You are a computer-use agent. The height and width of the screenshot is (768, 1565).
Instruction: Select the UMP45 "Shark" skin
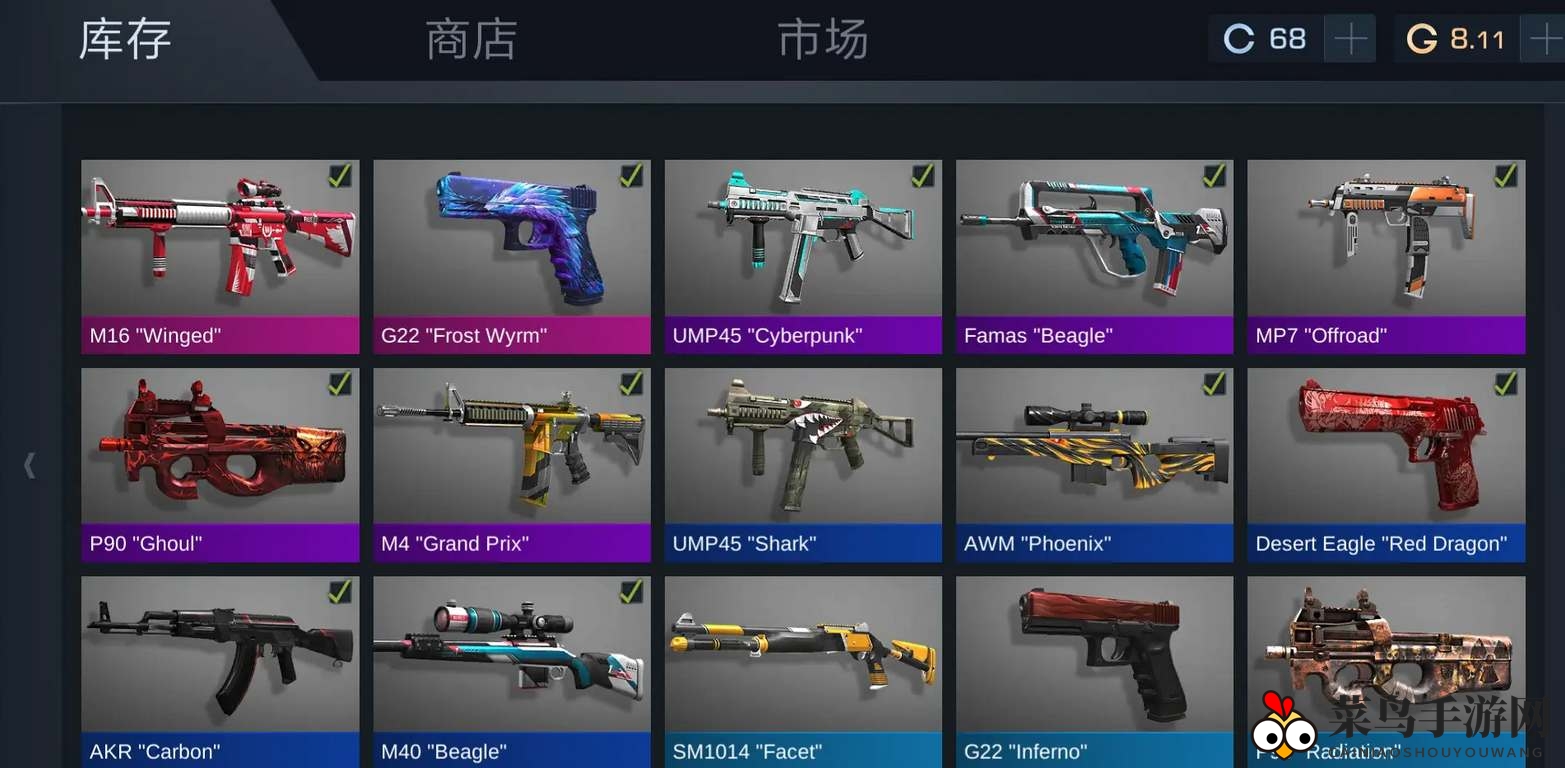click(803, 464)
